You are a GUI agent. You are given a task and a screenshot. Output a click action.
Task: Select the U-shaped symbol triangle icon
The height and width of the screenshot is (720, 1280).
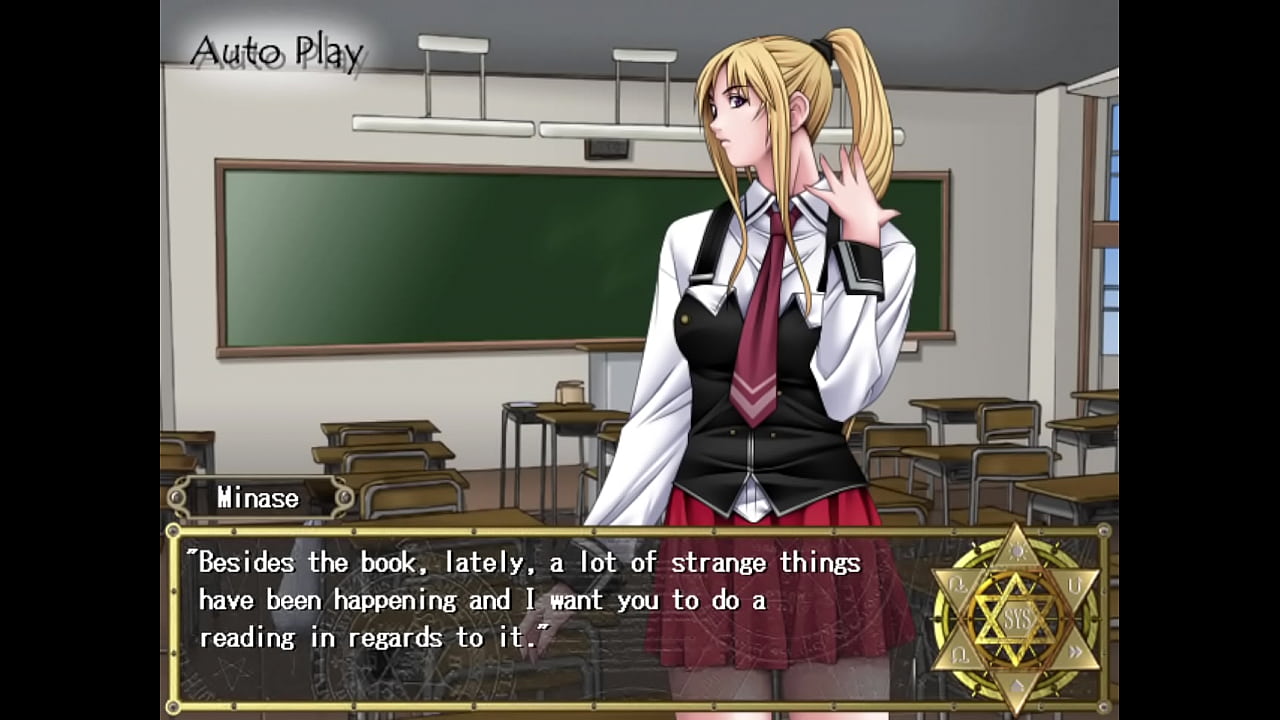point(1074,587)
